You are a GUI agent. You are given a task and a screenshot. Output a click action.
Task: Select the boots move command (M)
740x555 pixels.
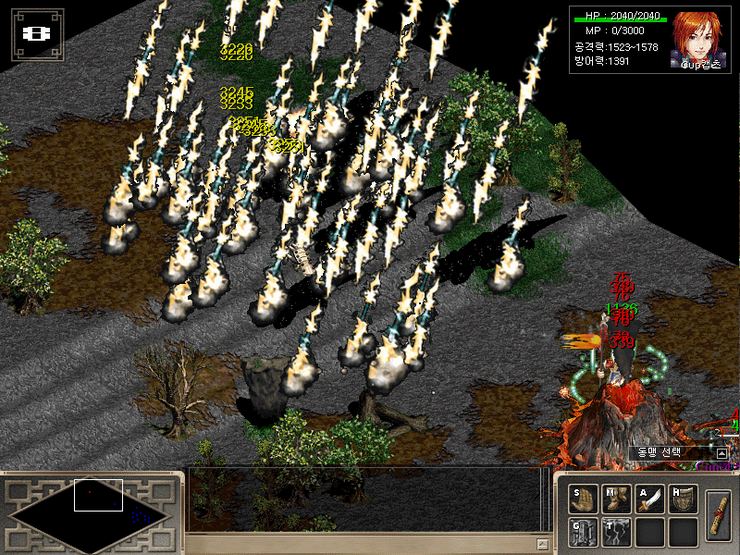point(617,500)
